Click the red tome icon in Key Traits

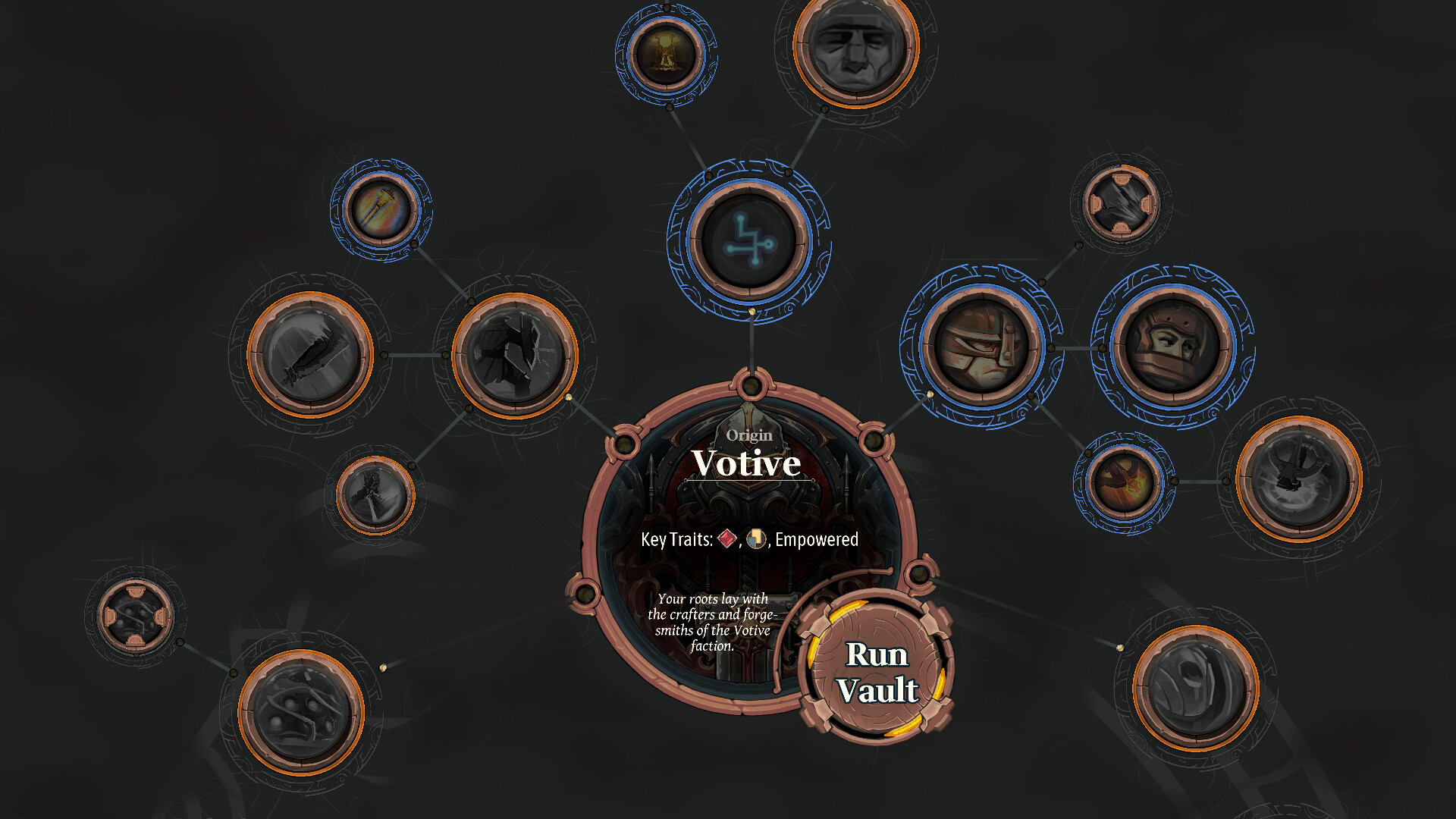[x=726, y=540]
